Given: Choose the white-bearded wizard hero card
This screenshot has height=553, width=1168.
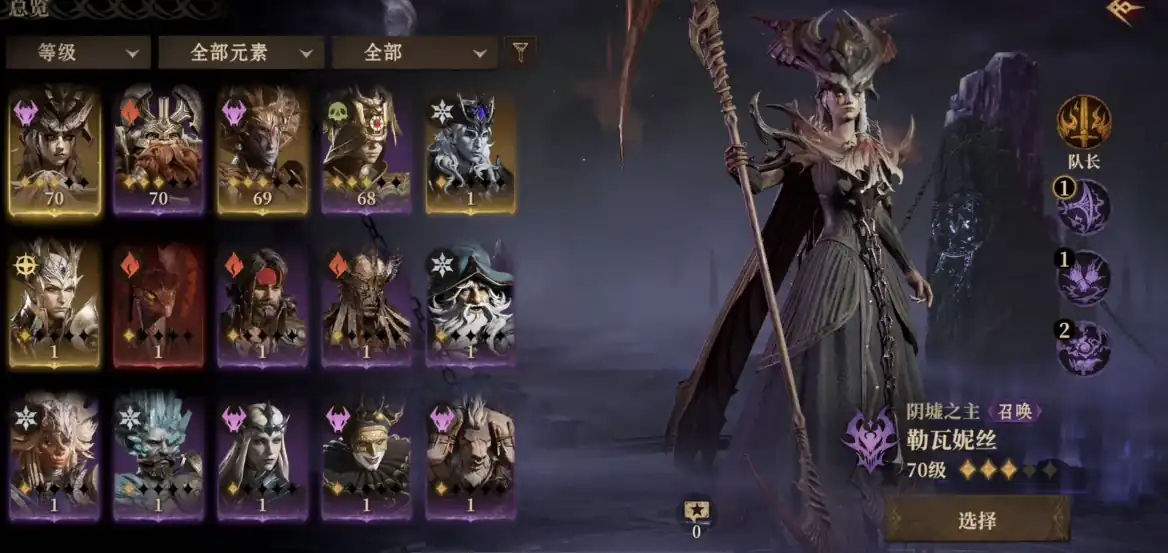Looking at the screenshot, I should click(x=470, y=303).
